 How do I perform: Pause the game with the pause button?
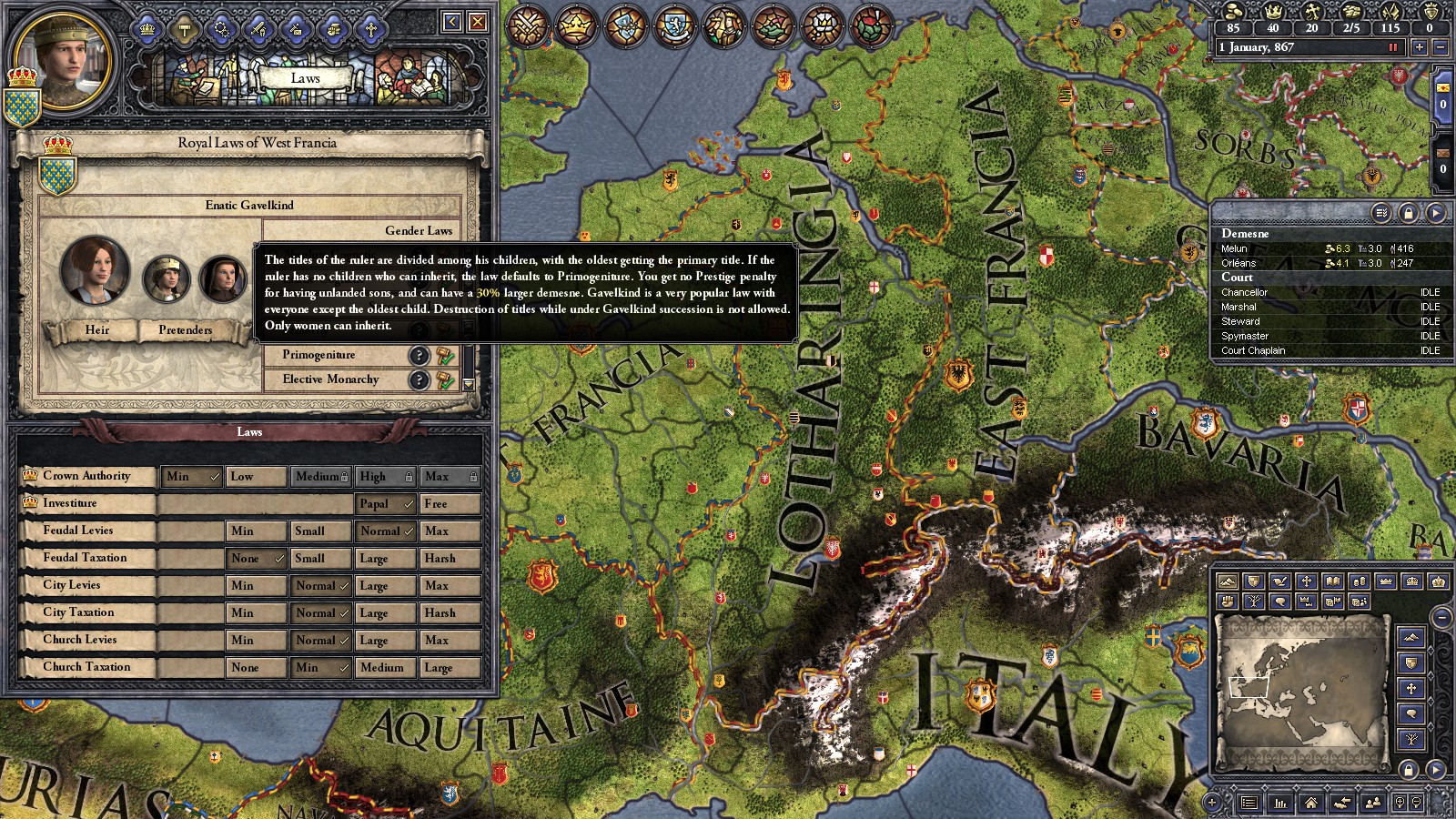pos(1392,47)
